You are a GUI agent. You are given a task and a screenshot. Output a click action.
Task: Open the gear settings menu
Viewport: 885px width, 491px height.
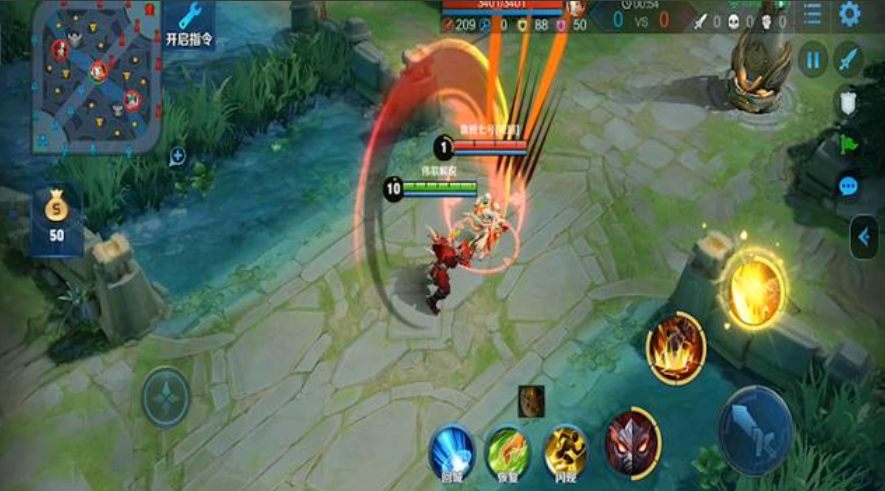(x=850, y=14)
